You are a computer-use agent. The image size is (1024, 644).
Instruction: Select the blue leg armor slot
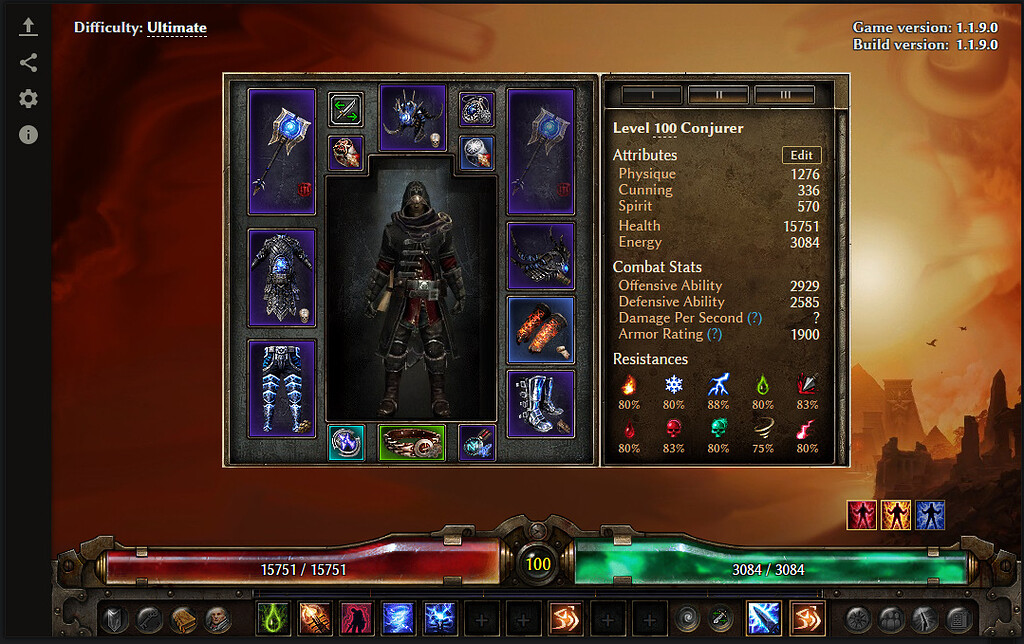coord(281,388)
